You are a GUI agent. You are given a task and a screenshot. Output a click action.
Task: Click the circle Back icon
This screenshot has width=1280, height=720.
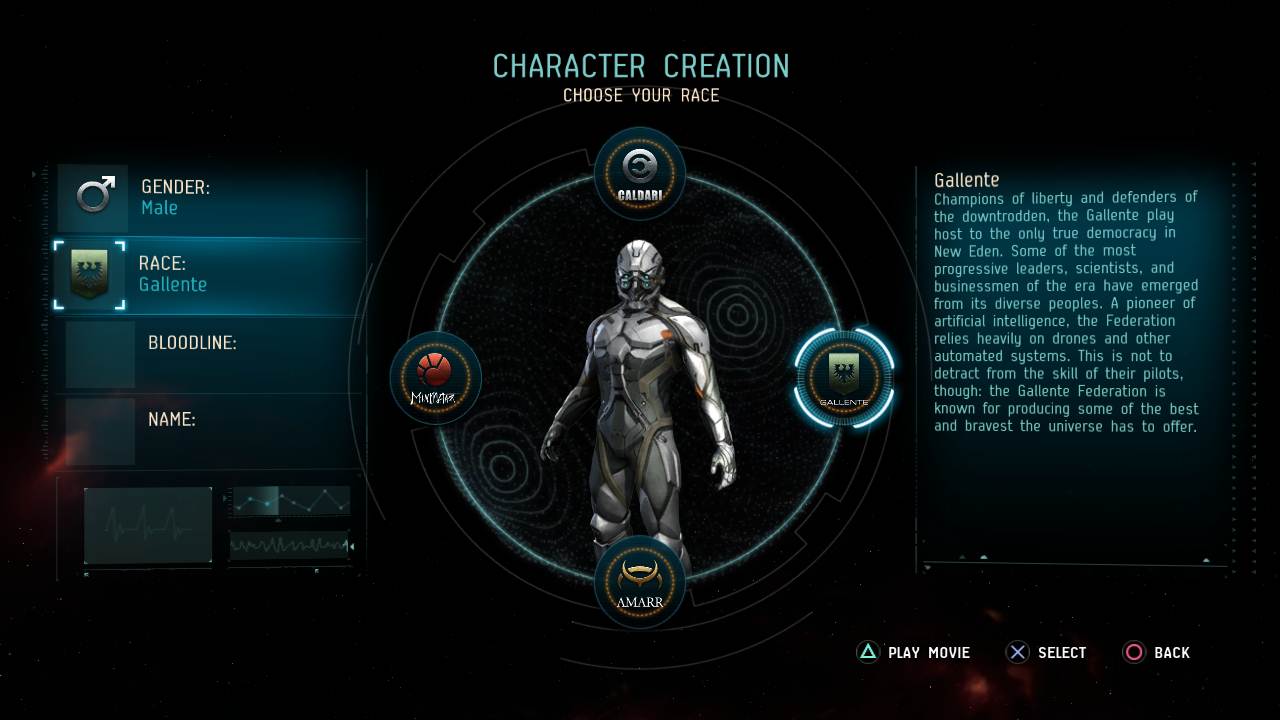1134,652
